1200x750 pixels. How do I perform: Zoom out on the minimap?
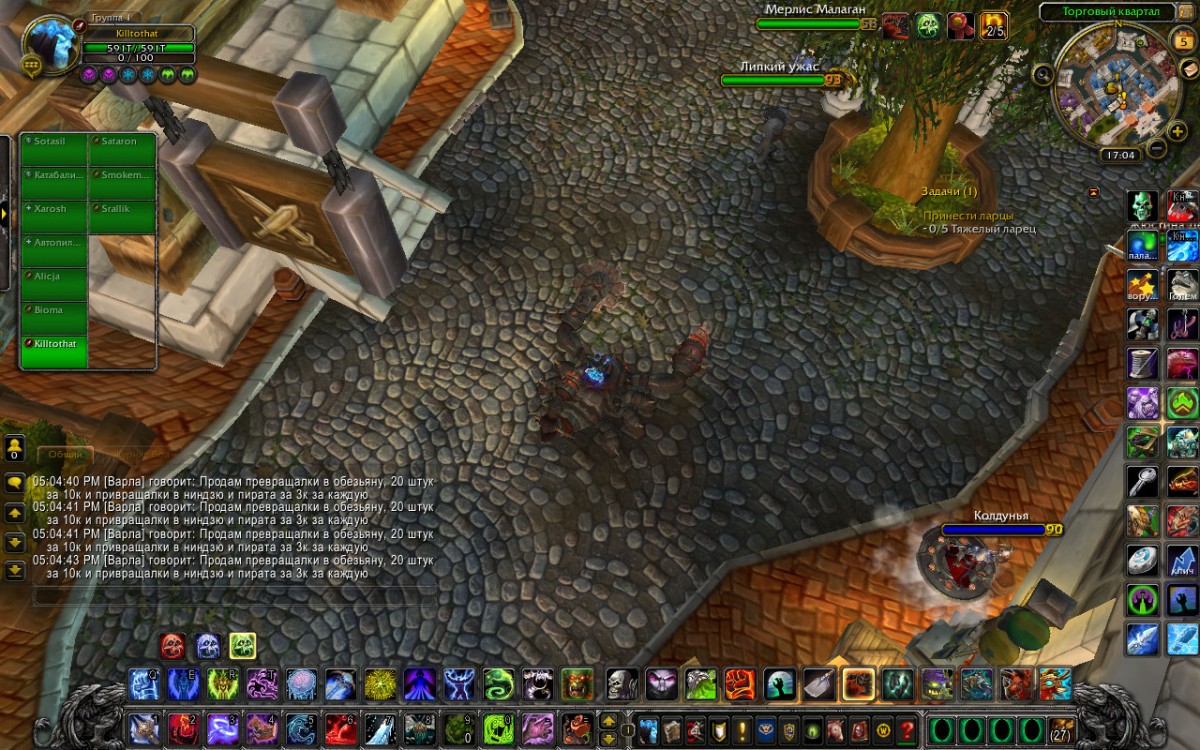click(x=1156, y=149)
